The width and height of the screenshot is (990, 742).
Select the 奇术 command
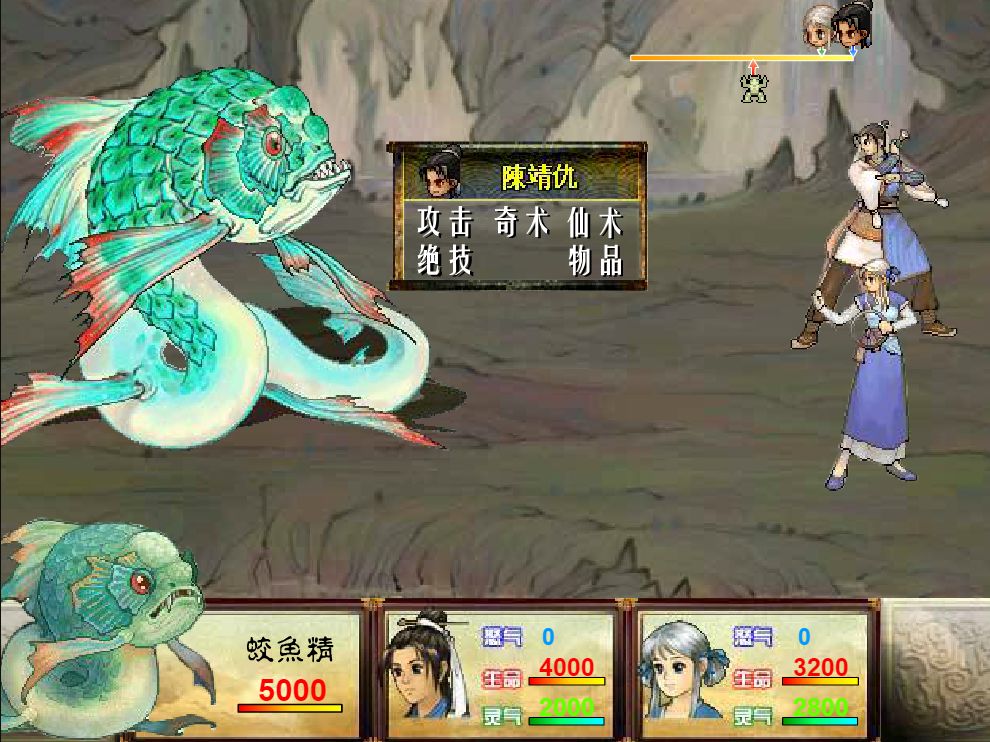pyautogui.click(x=522, y=222)
